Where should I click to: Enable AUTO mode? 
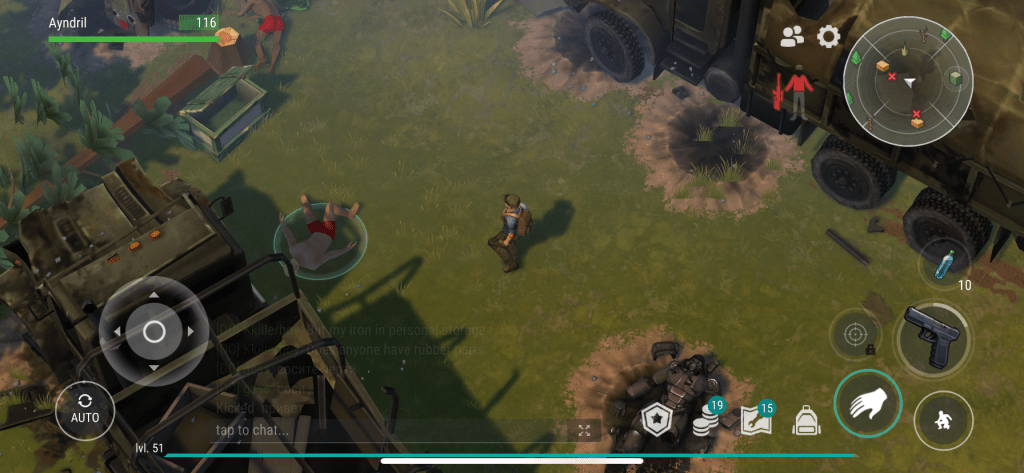point(85,409)
